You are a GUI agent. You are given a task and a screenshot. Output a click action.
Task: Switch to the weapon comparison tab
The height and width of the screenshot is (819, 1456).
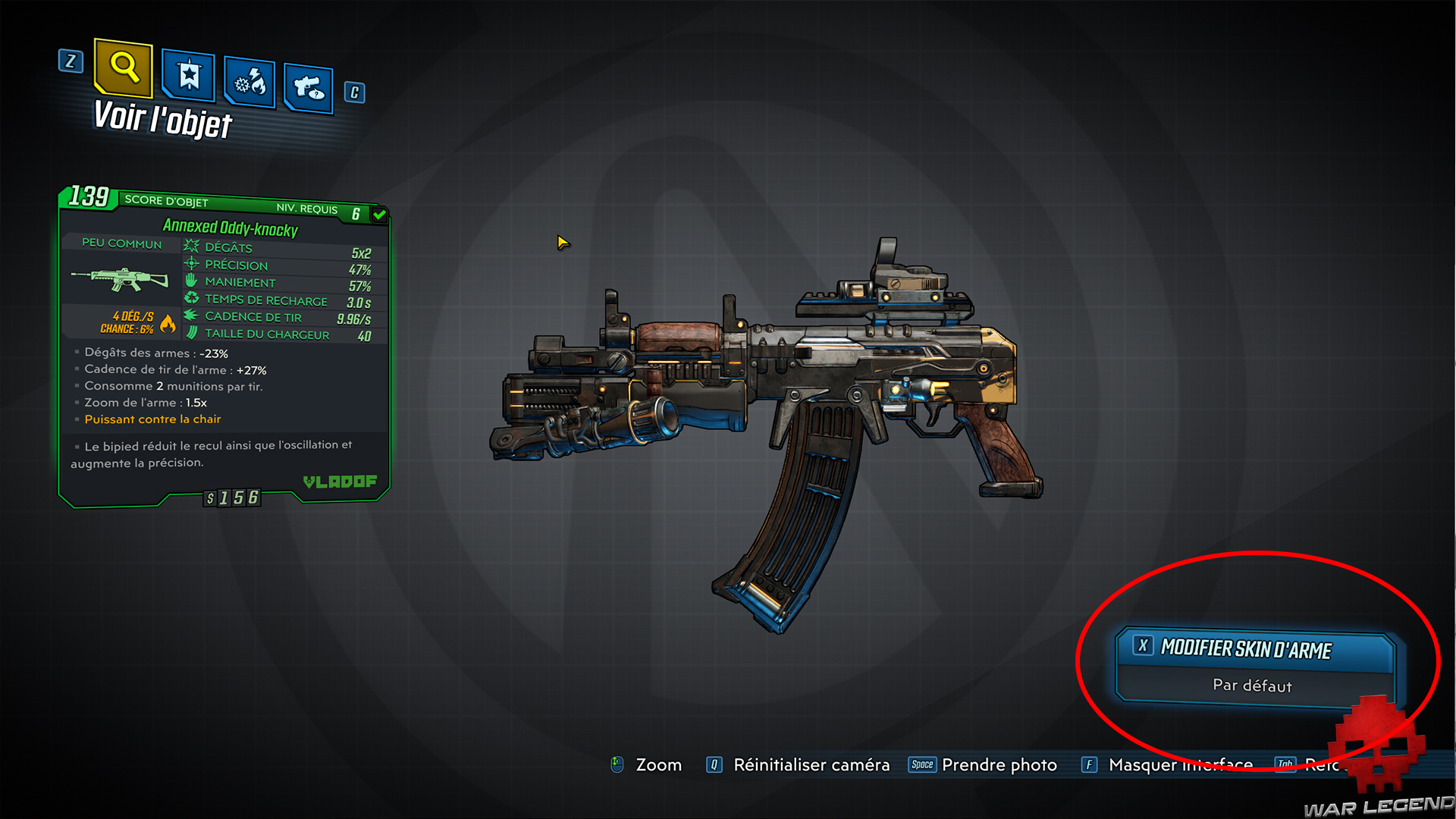coord(307,86)
